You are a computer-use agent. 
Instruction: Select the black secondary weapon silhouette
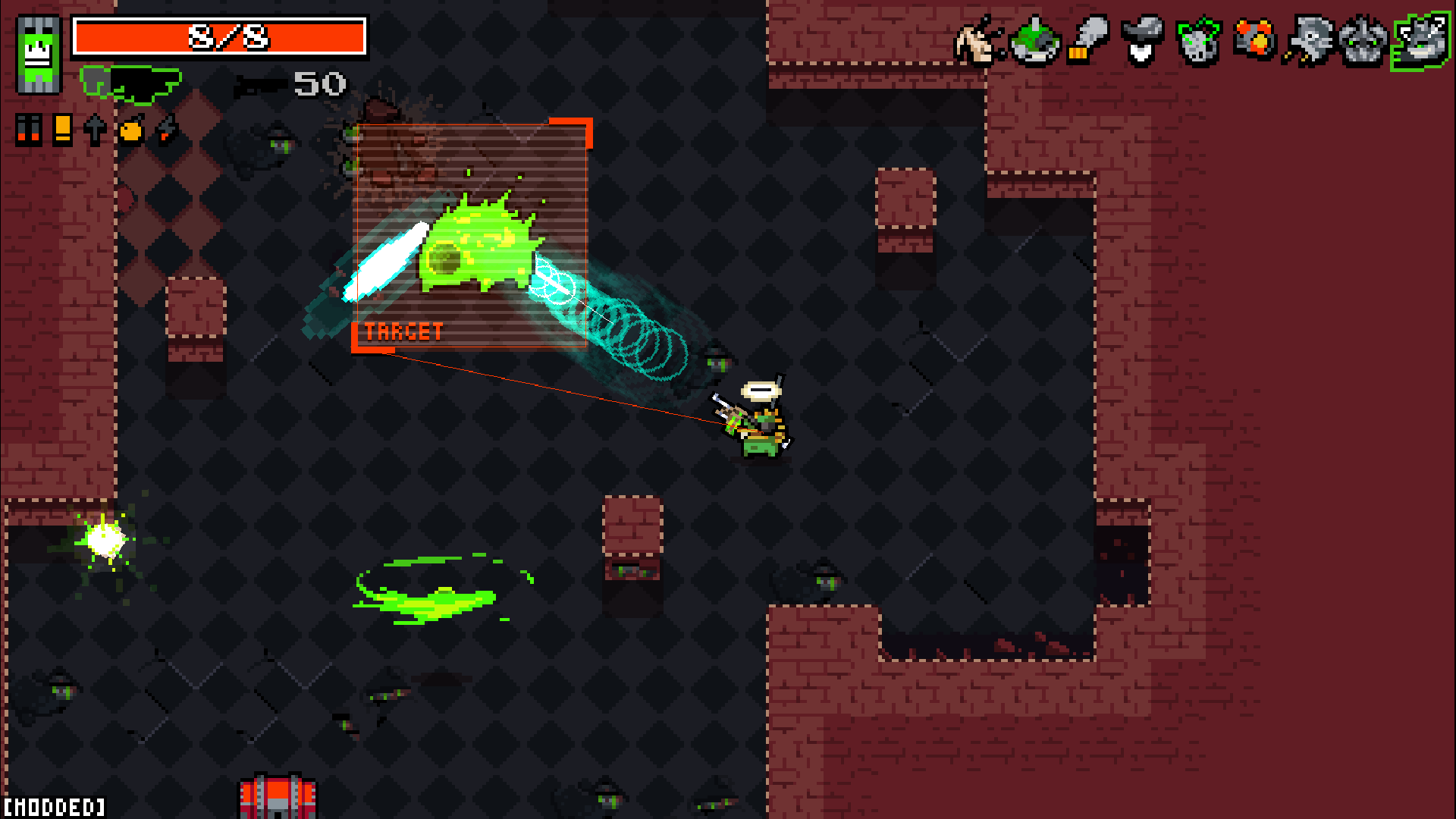[x=260, y=86]
